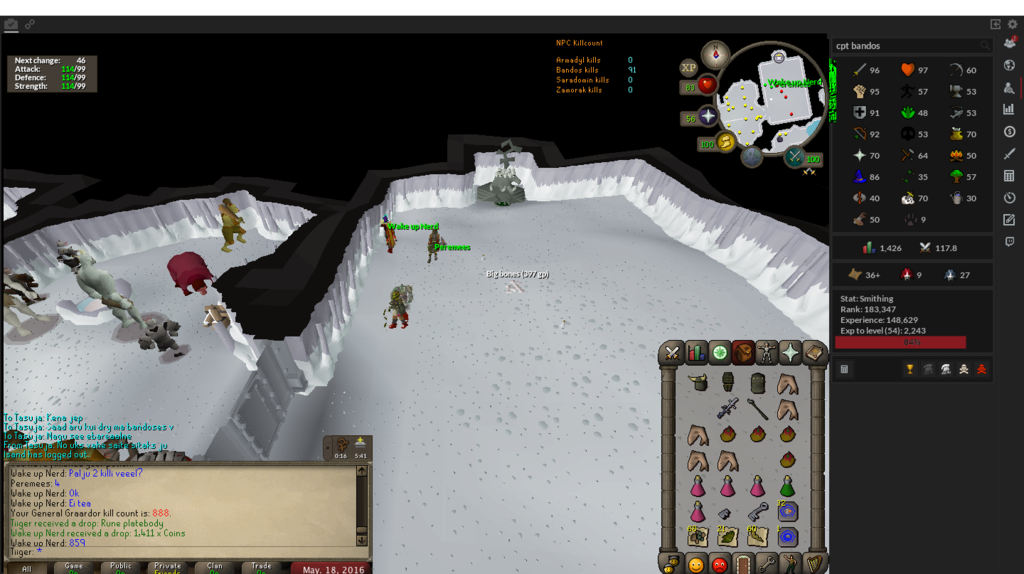Switch to the Skills tab

695,353
